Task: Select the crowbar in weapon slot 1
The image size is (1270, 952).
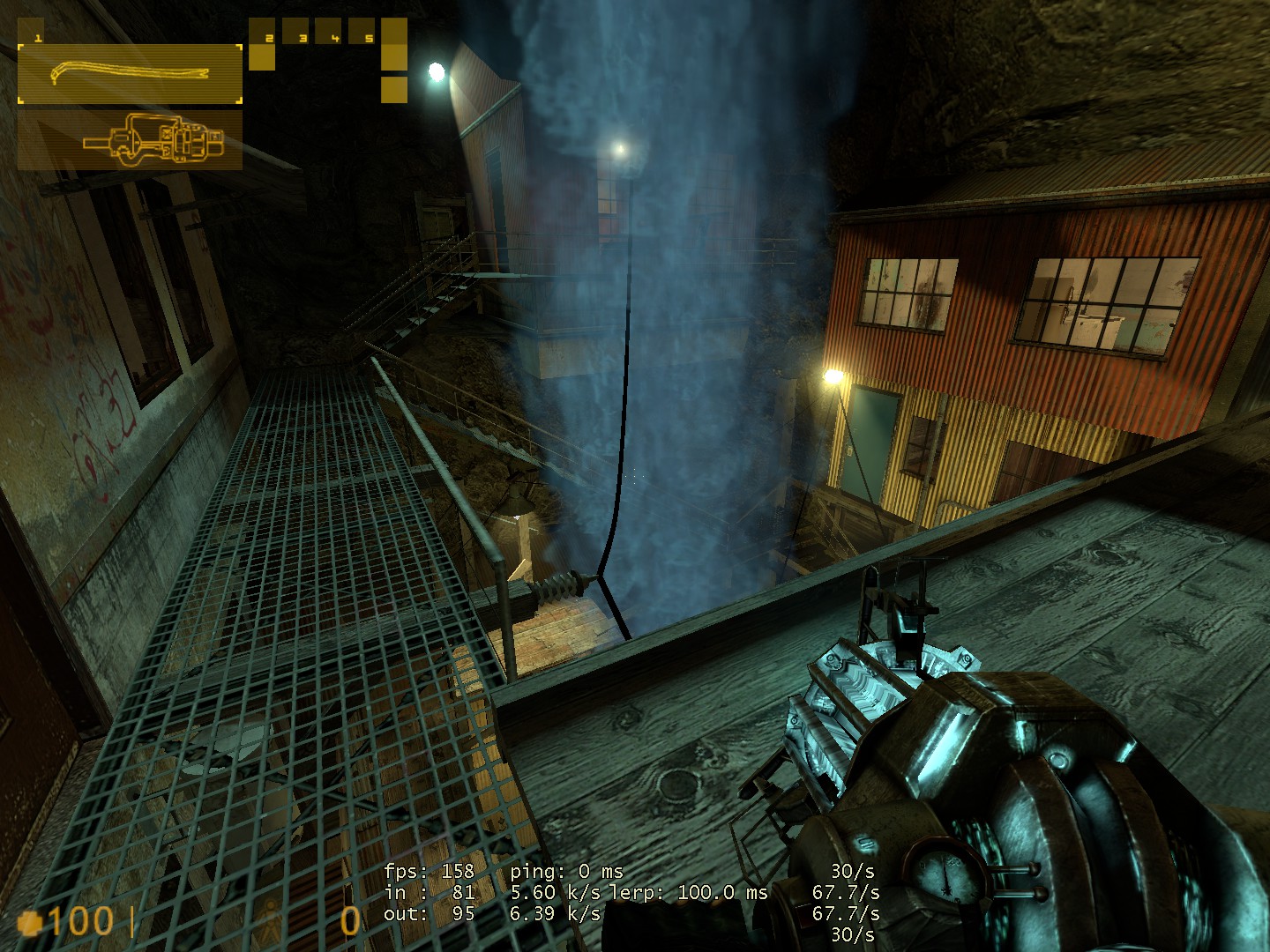Action: [x=130, y=73]
